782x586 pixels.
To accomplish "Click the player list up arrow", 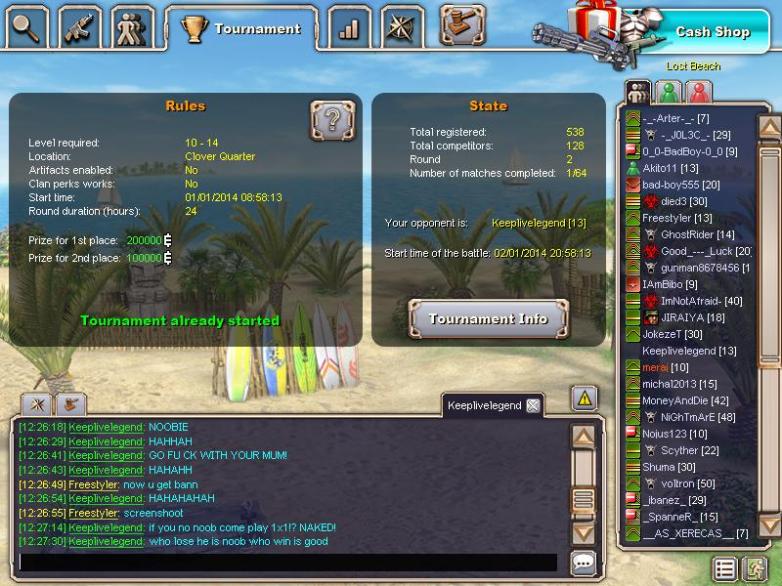I will click(769, 127).
